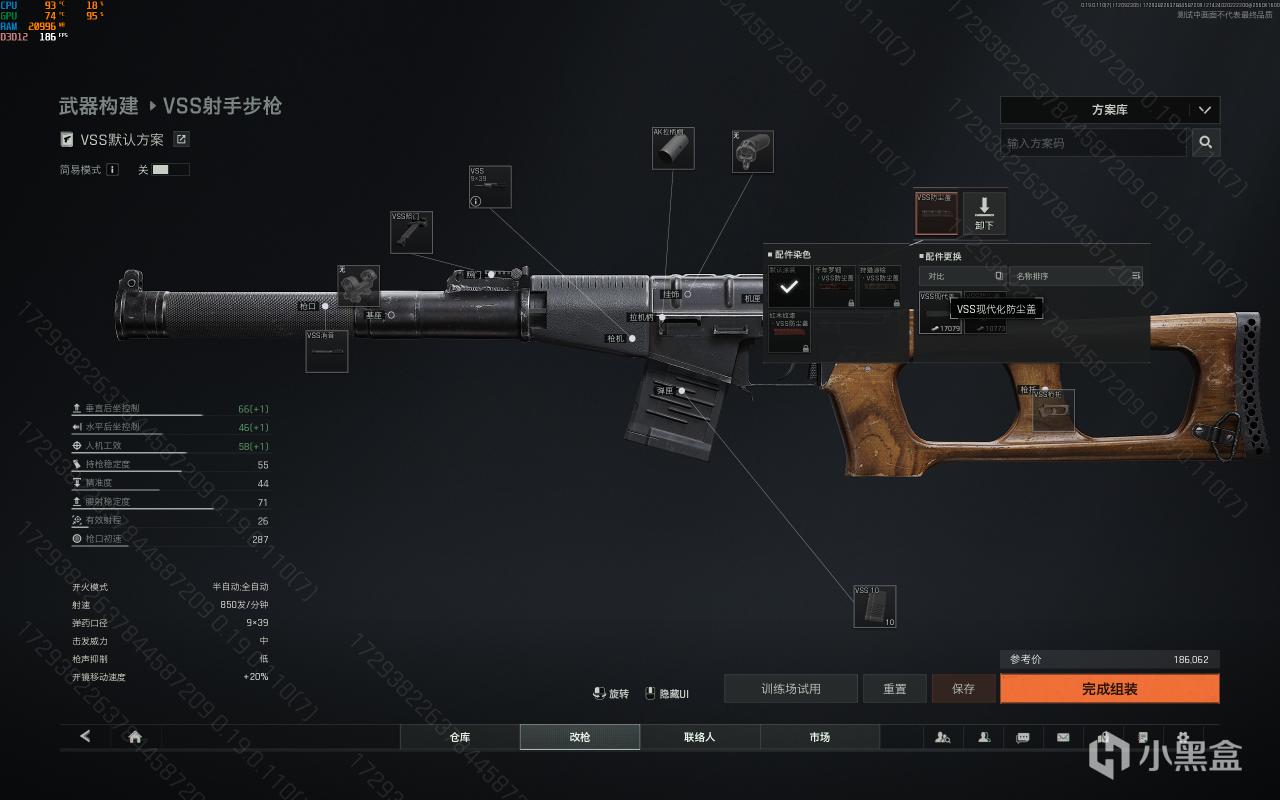Open the 联系人 tab
Viewport: 1280px width, 800px height.
(x=700, y=737)
